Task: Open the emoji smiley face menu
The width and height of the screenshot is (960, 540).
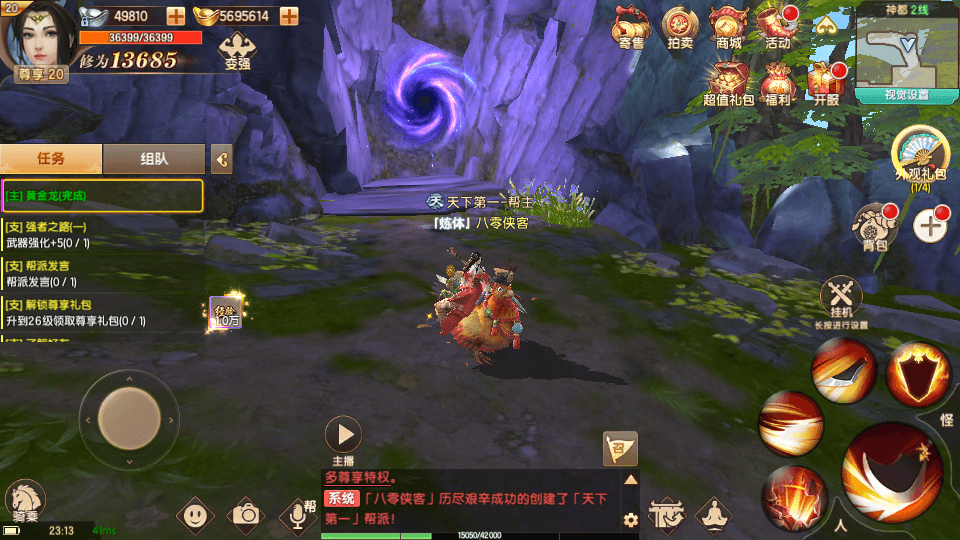Action: coord(195,515)
